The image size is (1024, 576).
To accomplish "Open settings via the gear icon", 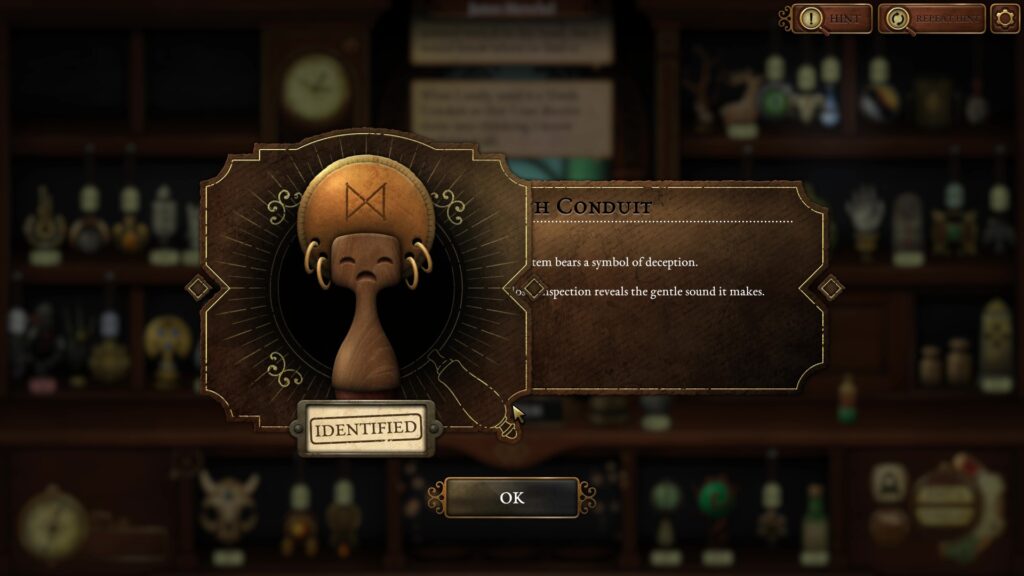I will 1004,18.
